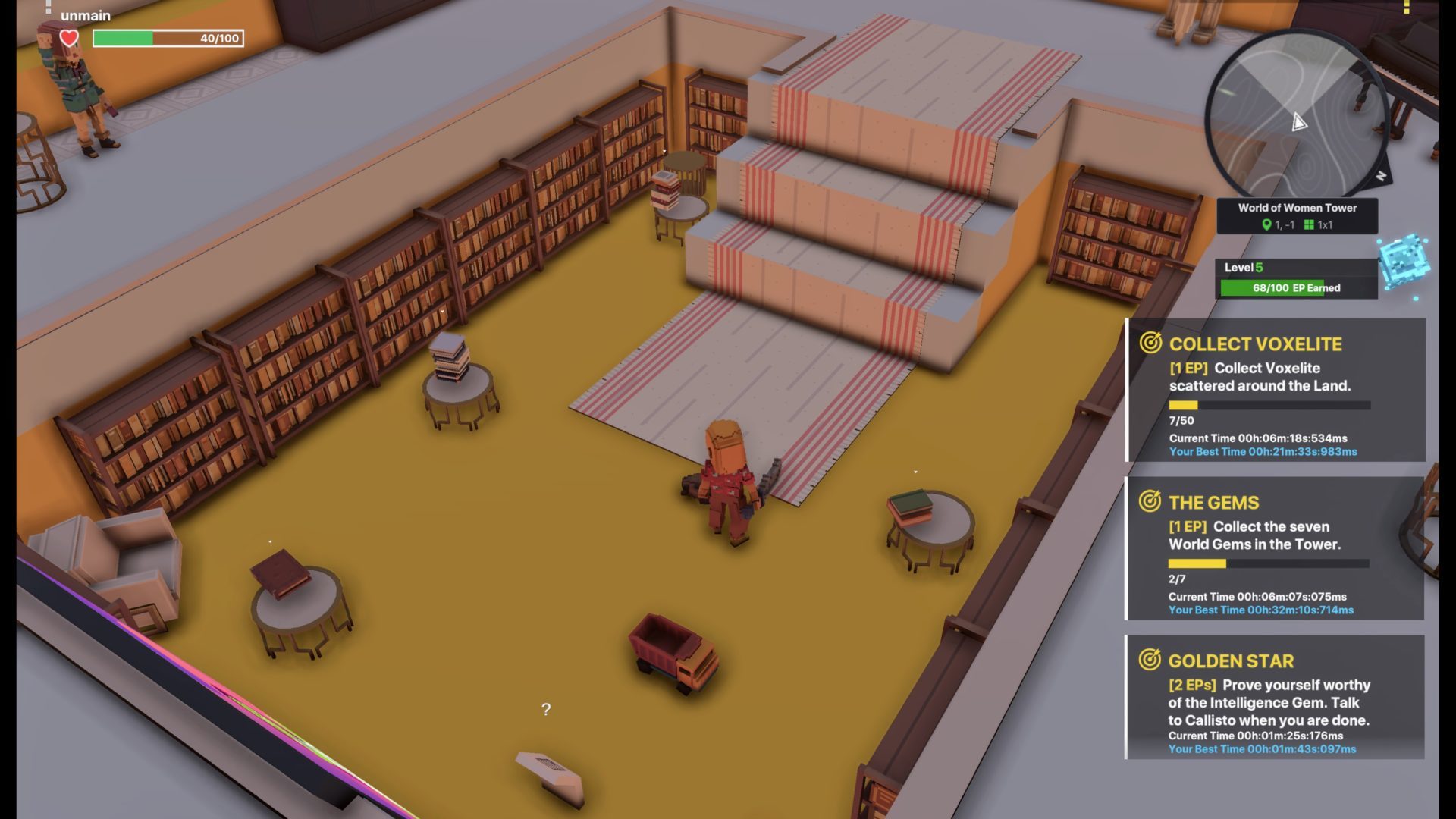Screen dimensions: 1456x819
Task: Select the map pin icon under World of Women Tower
Action: pyautogui.click(x=1267, y=225)
